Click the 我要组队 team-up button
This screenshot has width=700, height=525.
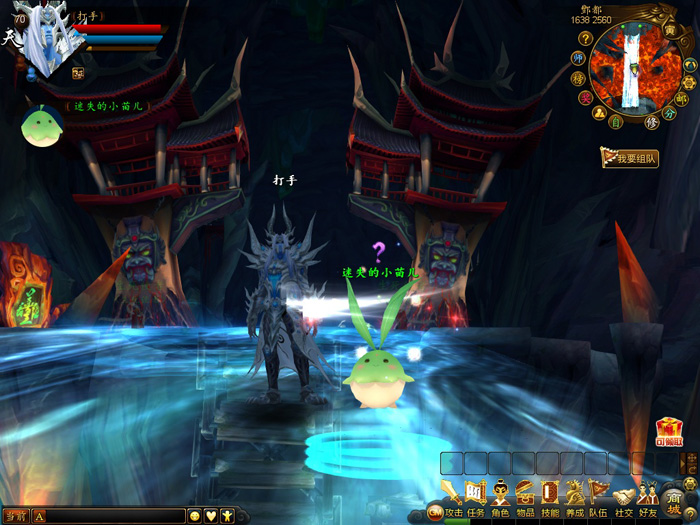pos(630,158)
